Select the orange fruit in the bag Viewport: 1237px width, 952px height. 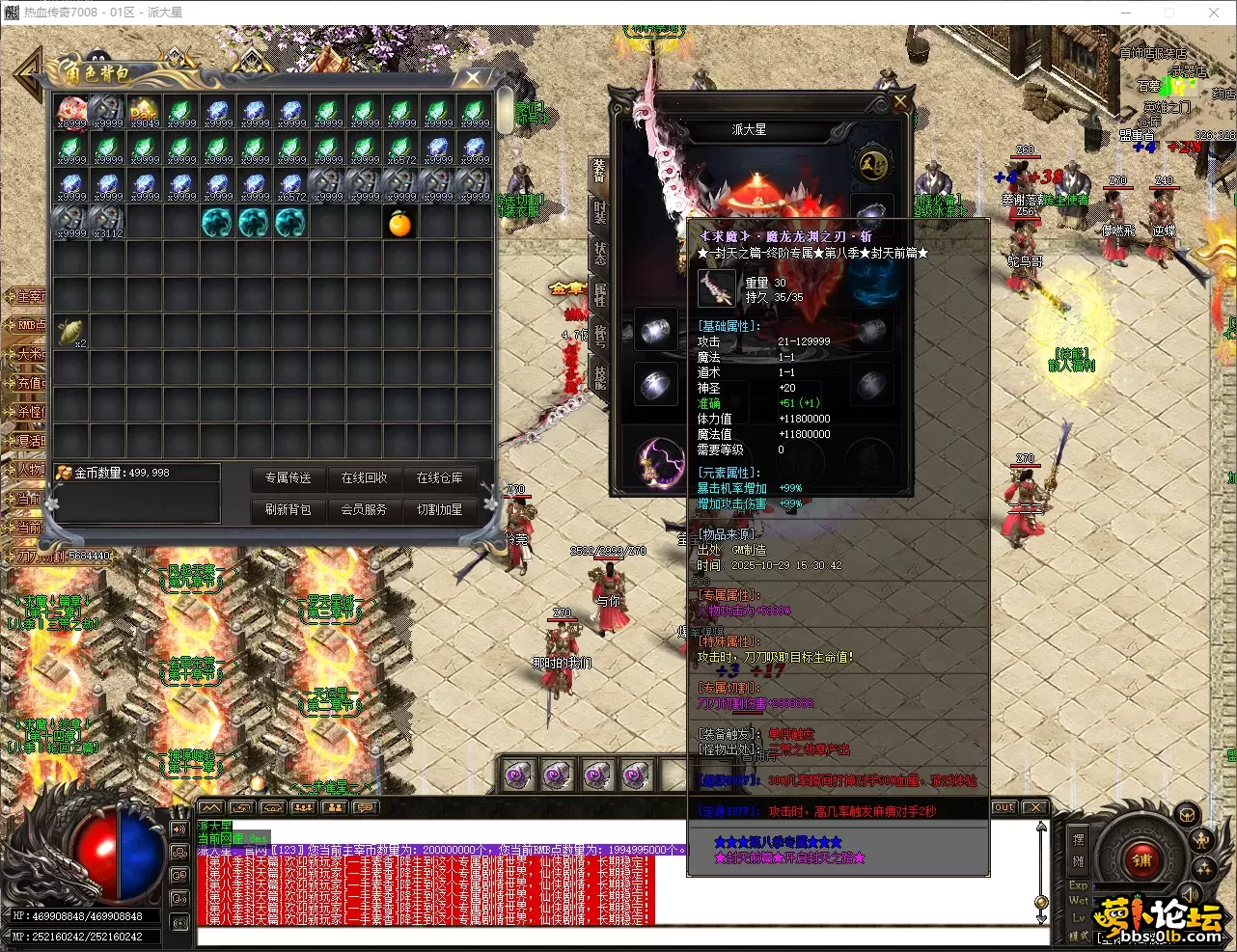[400, 224]
